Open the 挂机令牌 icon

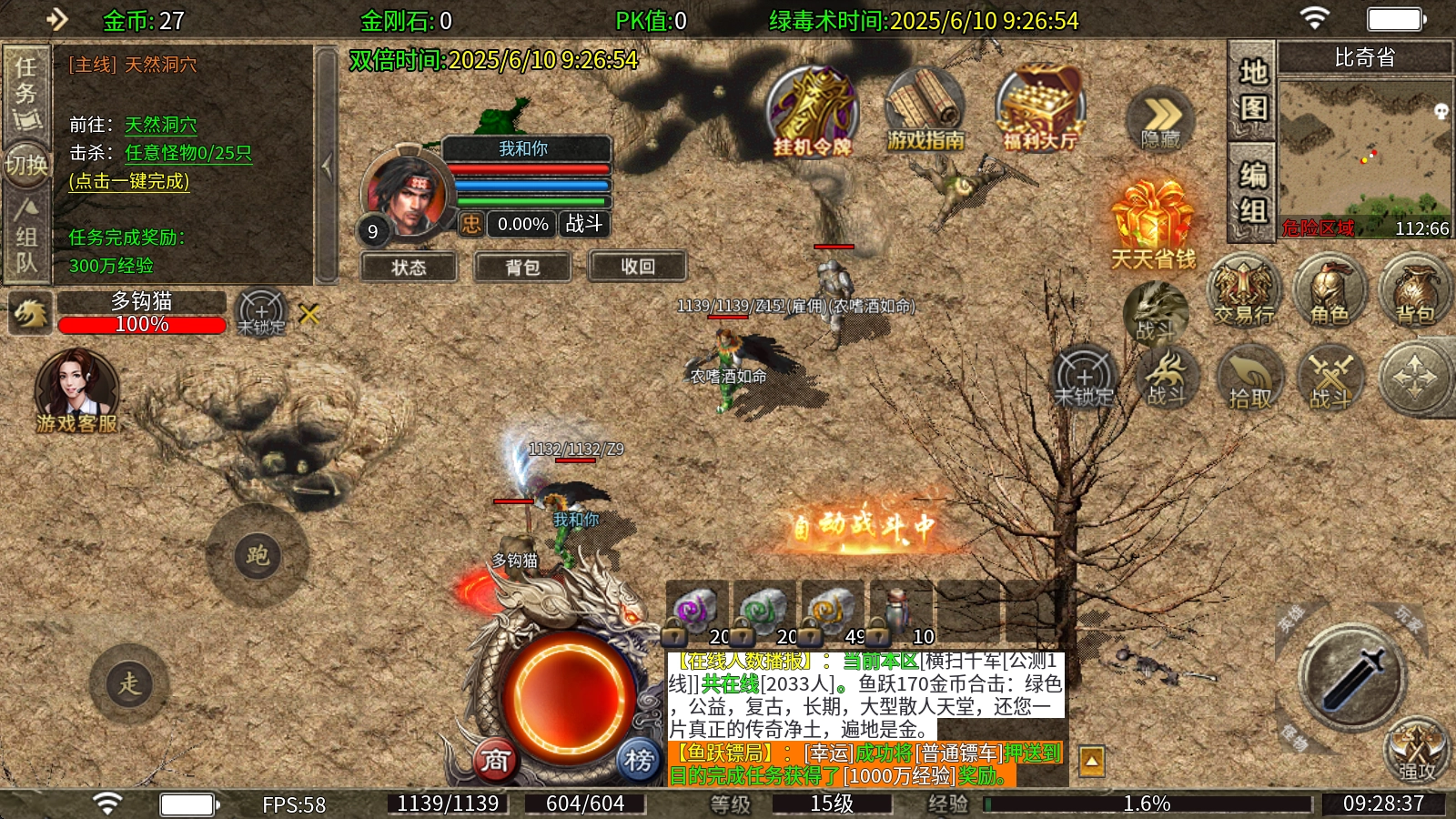(812, 112)
